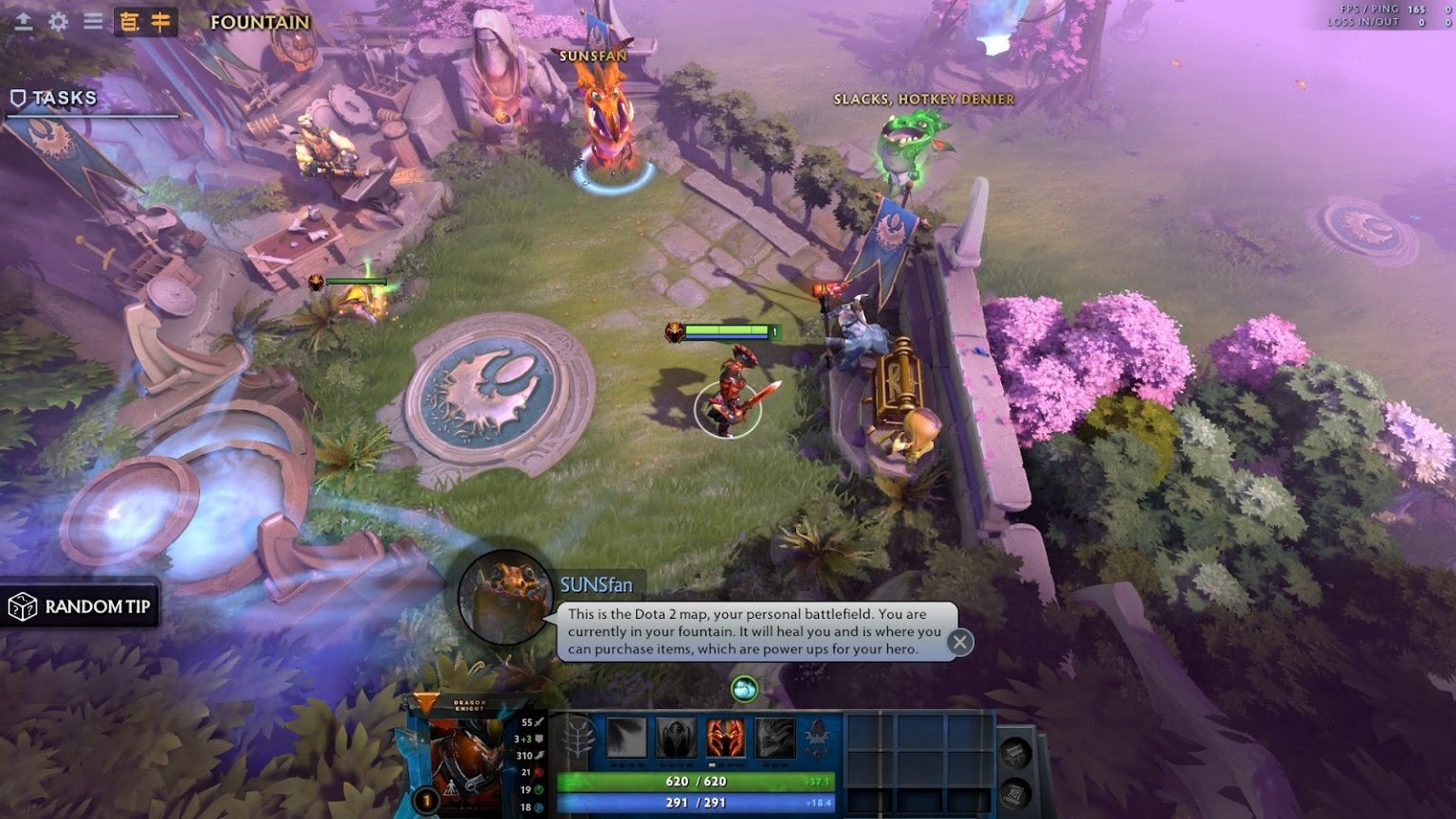
Task: Click the courier icon right of the inventory
Action: coord(1014,752)
